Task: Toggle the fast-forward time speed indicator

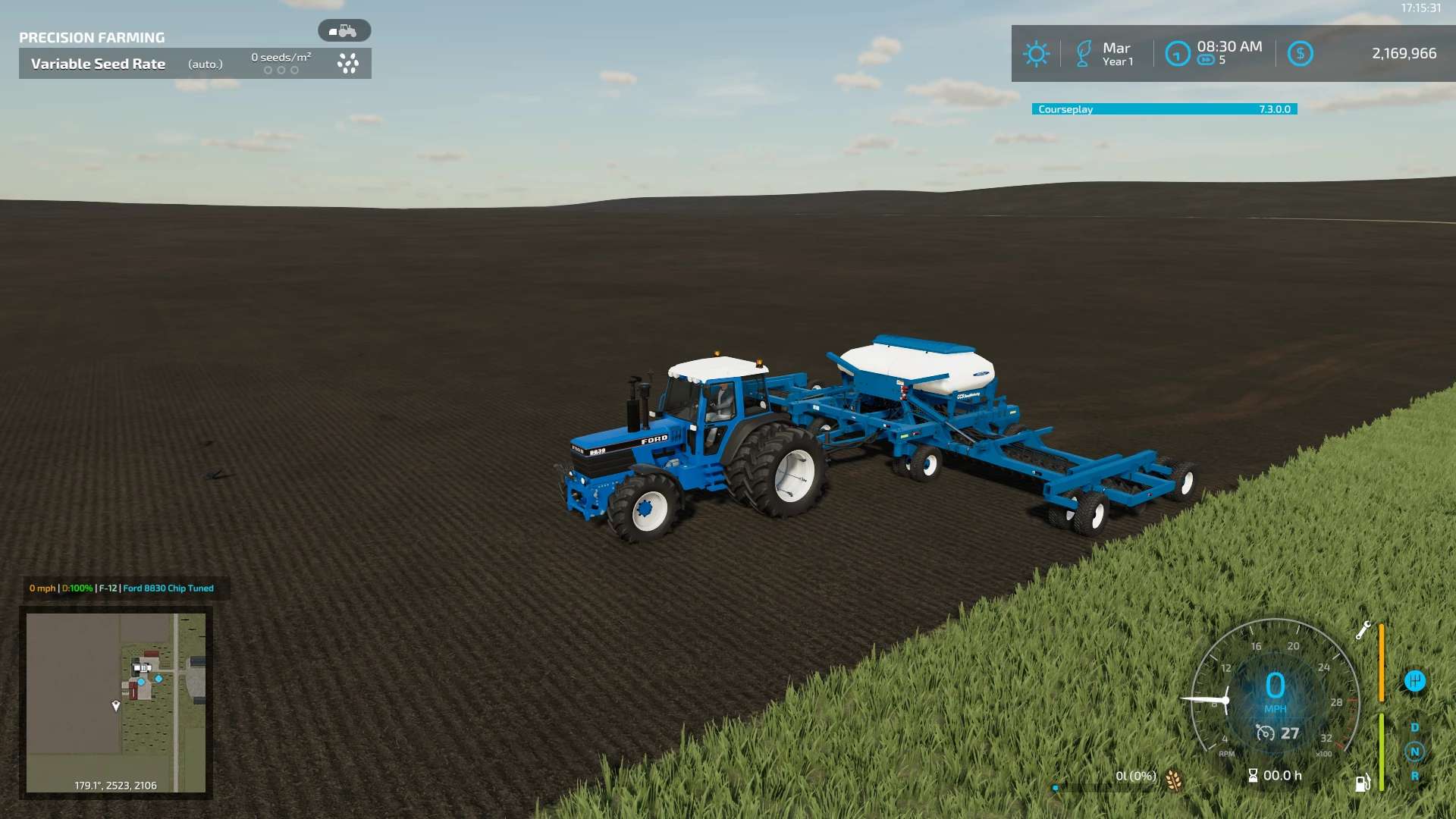Action: (x=1207, y=59)
